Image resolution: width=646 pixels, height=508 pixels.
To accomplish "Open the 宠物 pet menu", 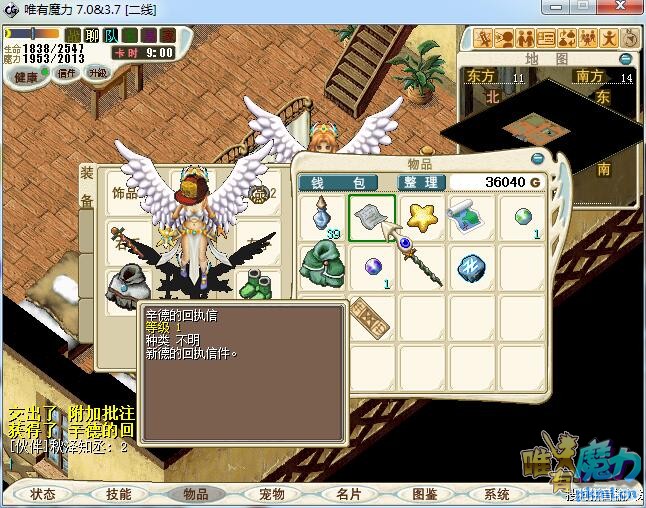I will 271,494.
